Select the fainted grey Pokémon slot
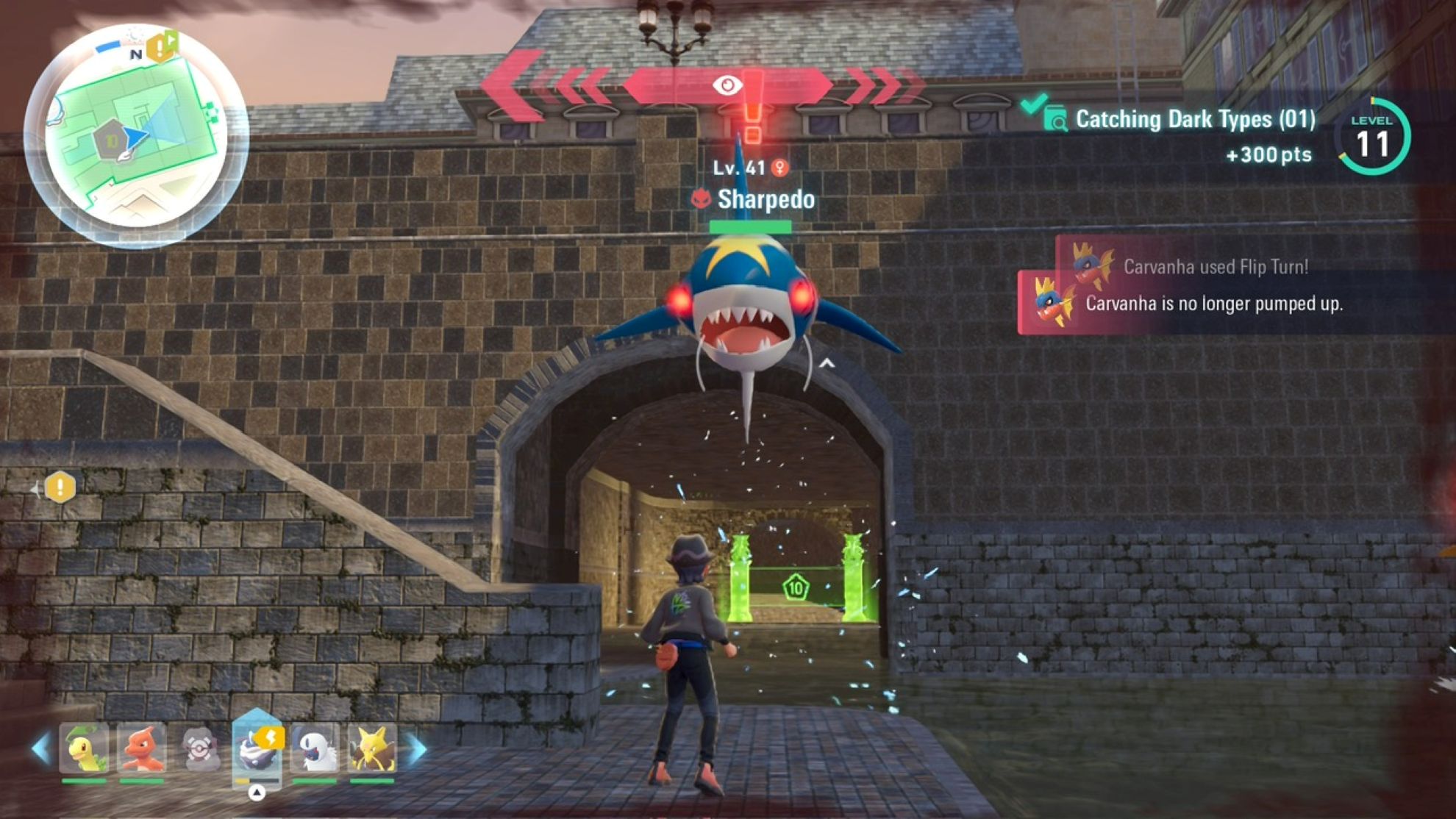Screen dimensions: 1456x819 (199, 749)
